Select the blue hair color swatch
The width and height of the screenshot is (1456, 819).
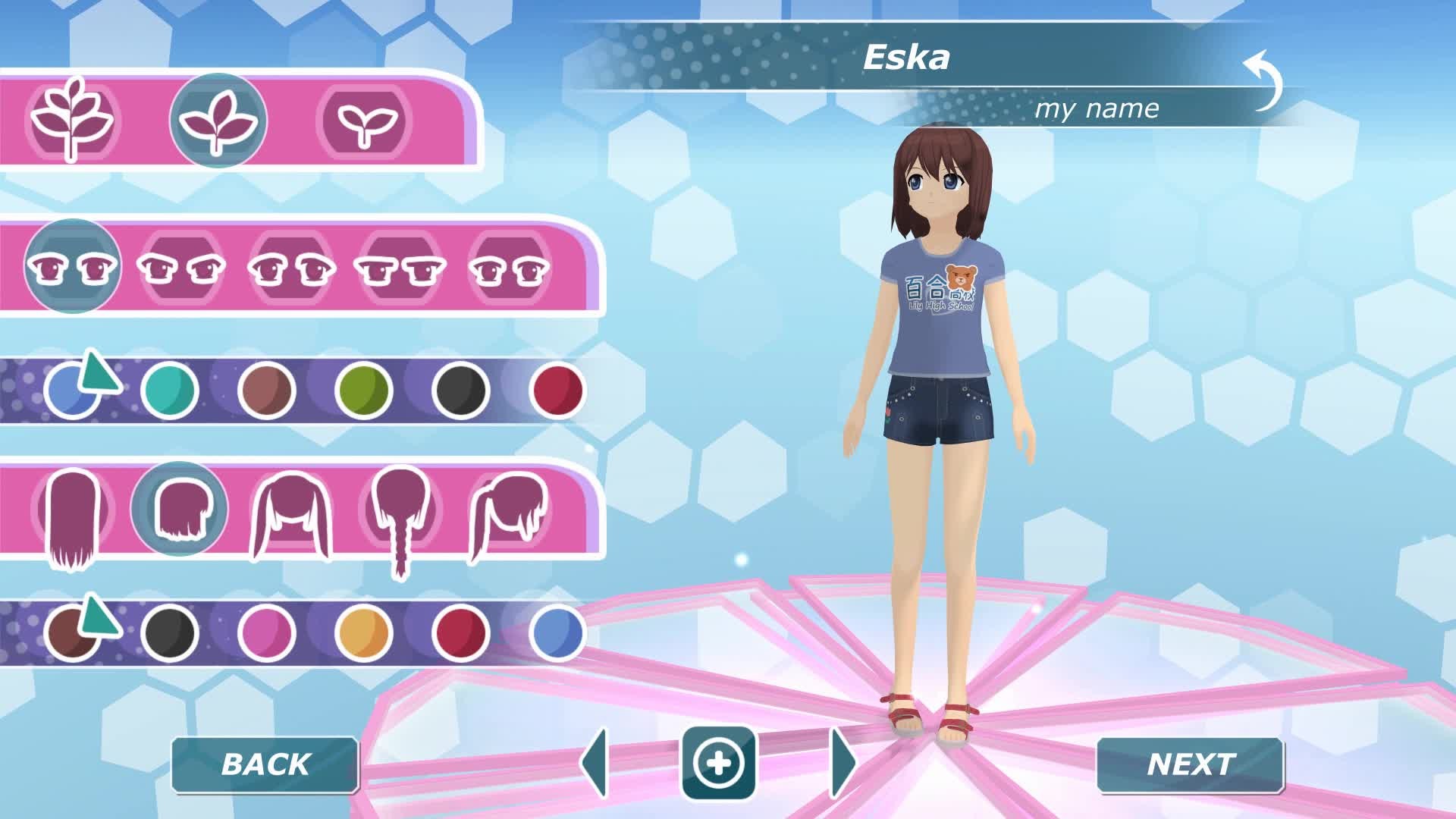coord(557,632)
